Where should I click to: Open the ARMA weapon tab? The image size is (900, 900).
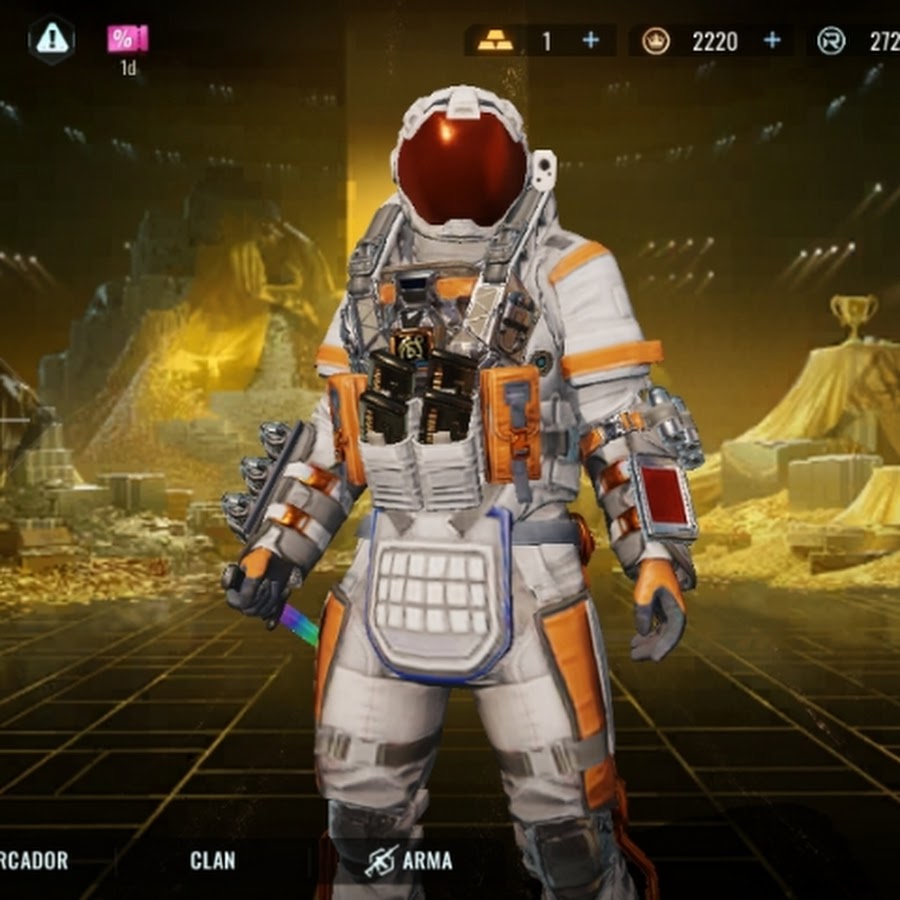click(x=408, y=860)
